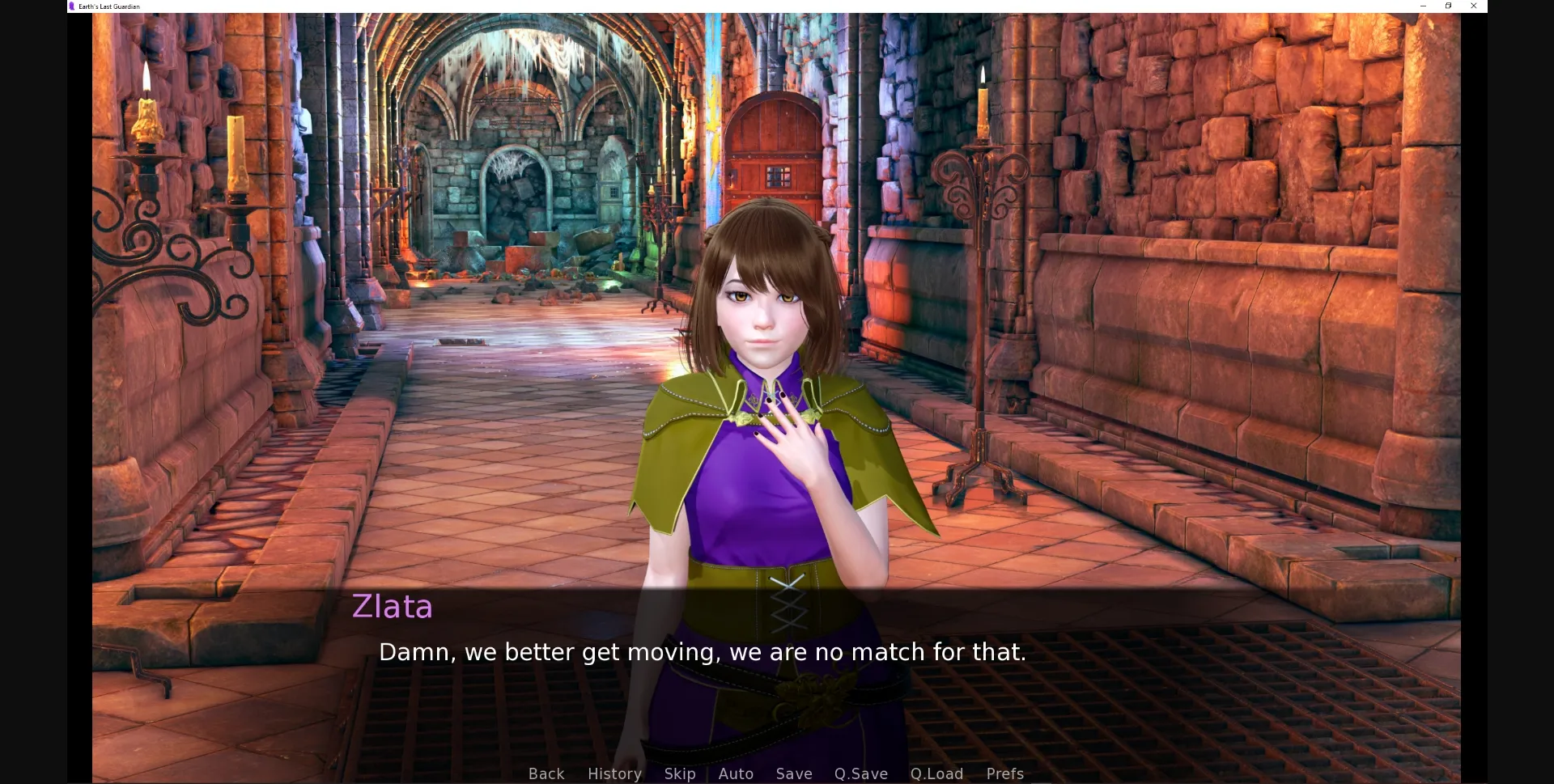Open the dialogue History screen
The height and width of the screenshot is (784, 1554).
[x=614, y=773]
